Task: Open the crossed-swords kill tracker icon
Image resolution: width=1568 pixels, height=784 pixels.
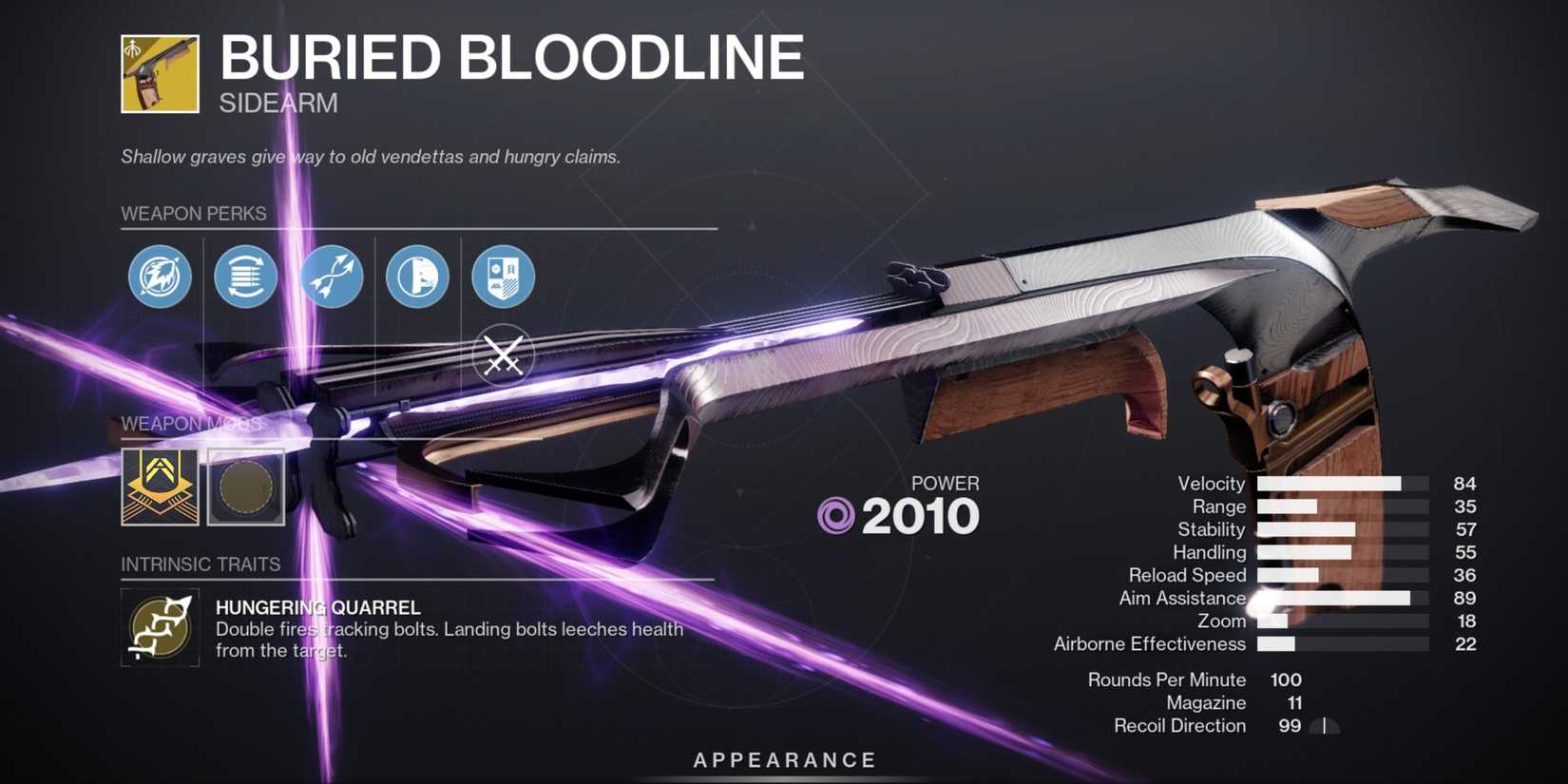Action: (x=503, y=354)
